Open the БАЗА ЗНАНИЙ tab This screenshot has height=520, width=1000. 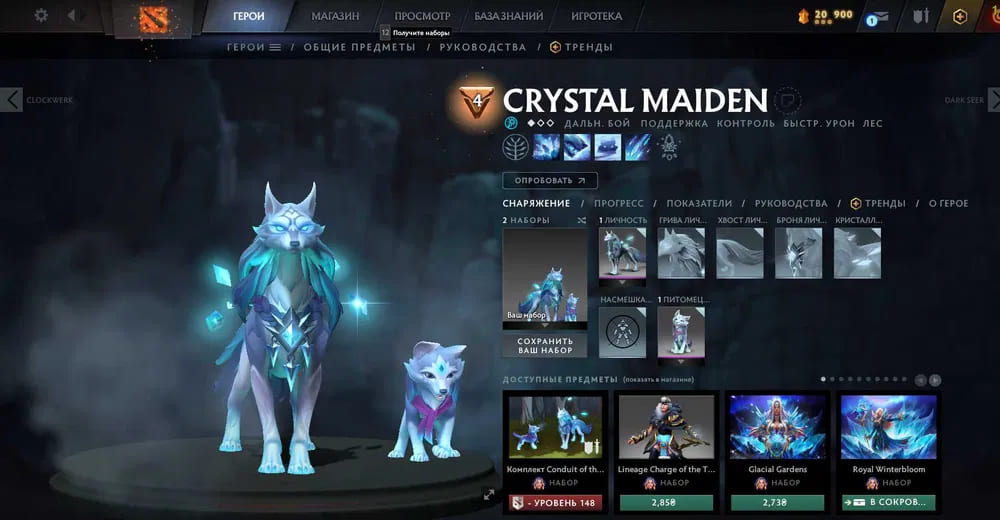509,16
